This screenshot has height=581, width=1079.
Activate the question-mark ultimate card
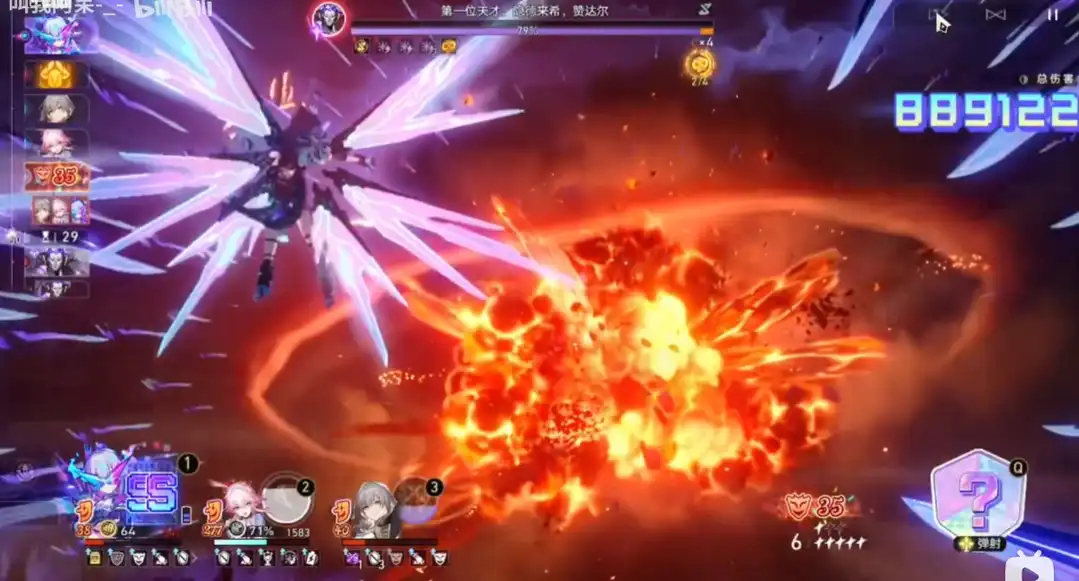pyautogui.click(x=978, y=494)
